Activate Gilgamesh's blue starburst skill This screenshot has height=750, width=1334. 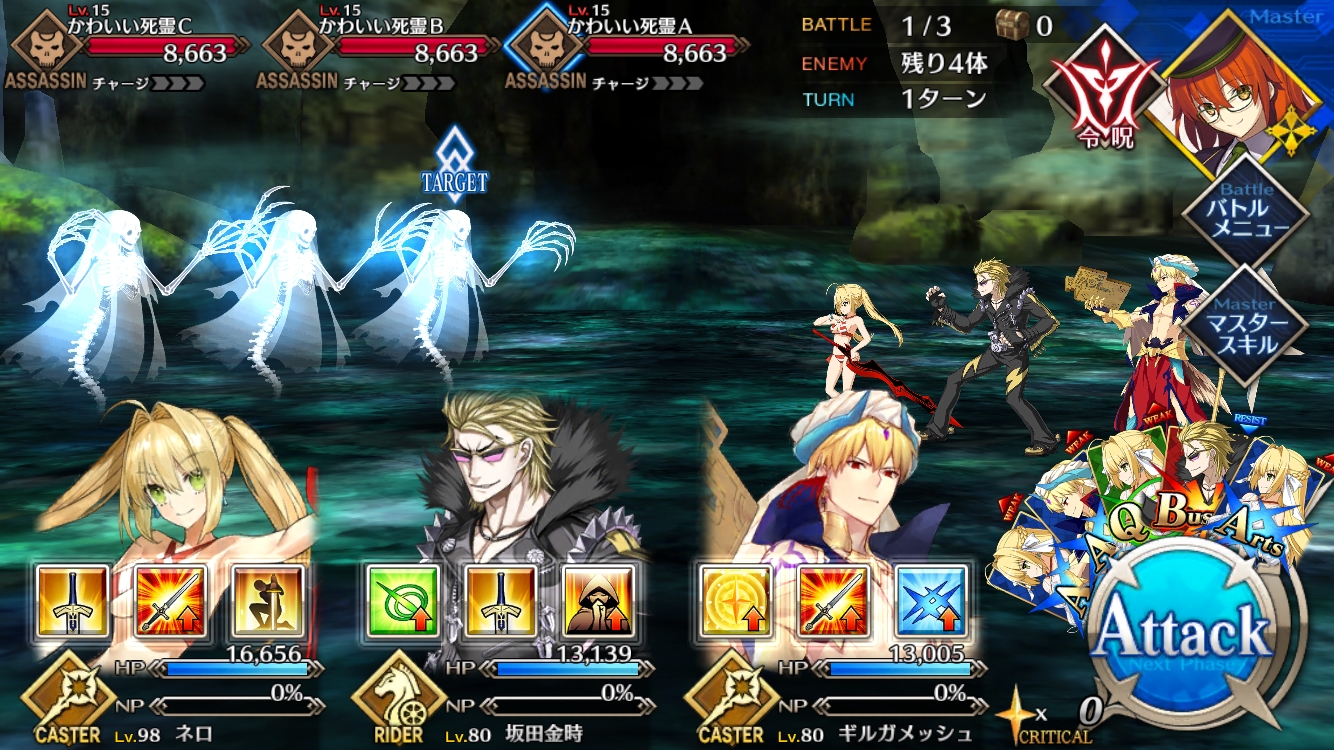pyautogui.click(x=931, y=601)
